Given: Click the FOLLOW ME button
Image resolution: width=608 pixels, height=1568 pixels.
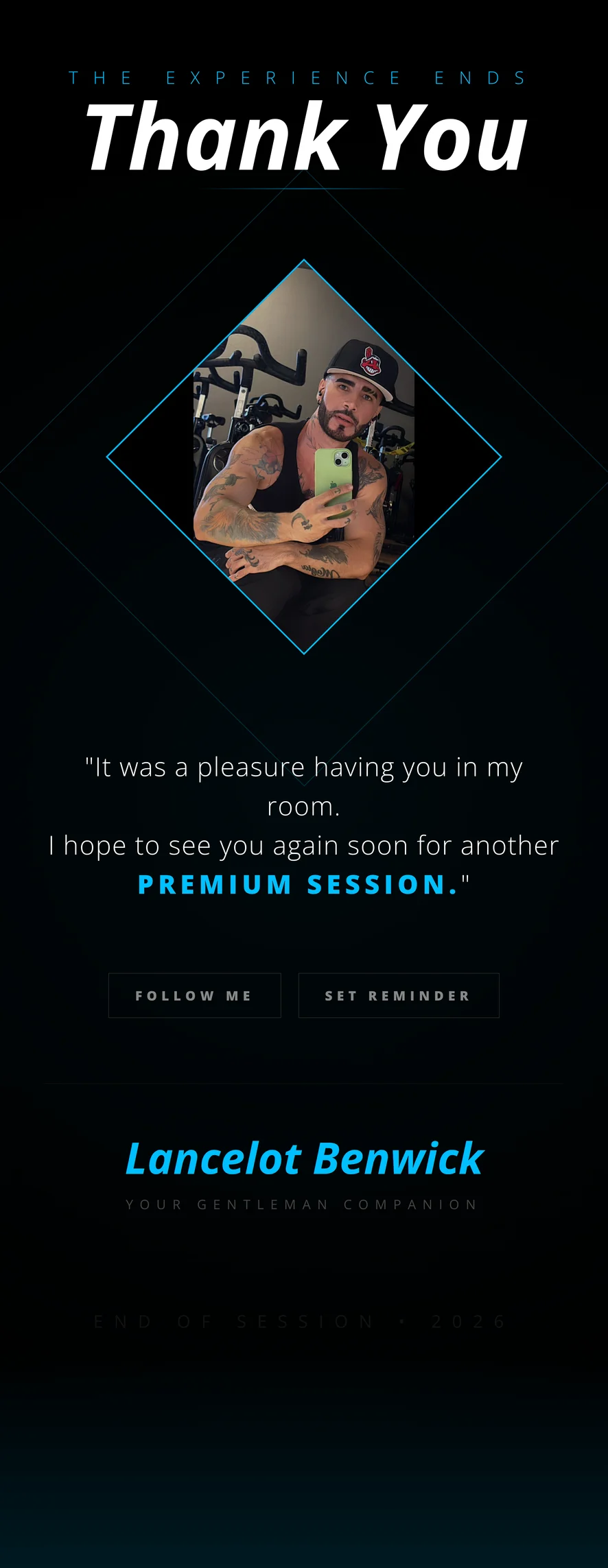Looking at the screenshot, I should [194, 995].
